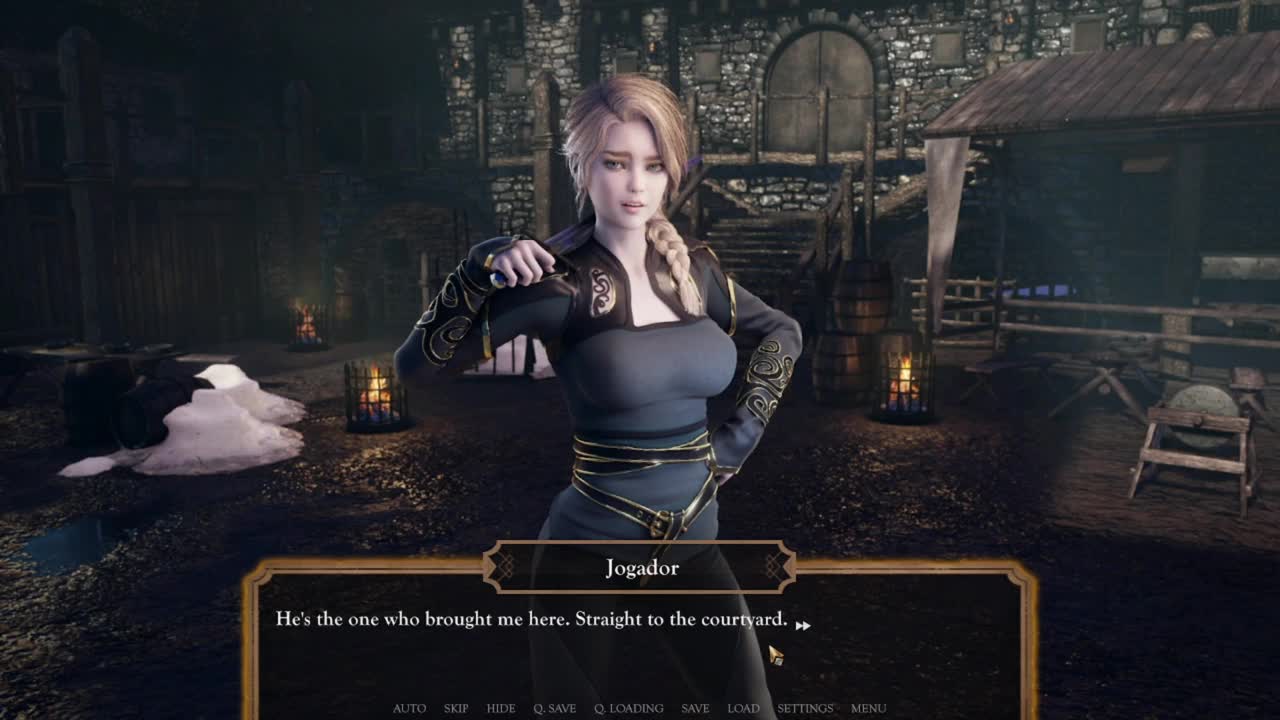Quick save with Q. SAVE

[x=555, y=708]
